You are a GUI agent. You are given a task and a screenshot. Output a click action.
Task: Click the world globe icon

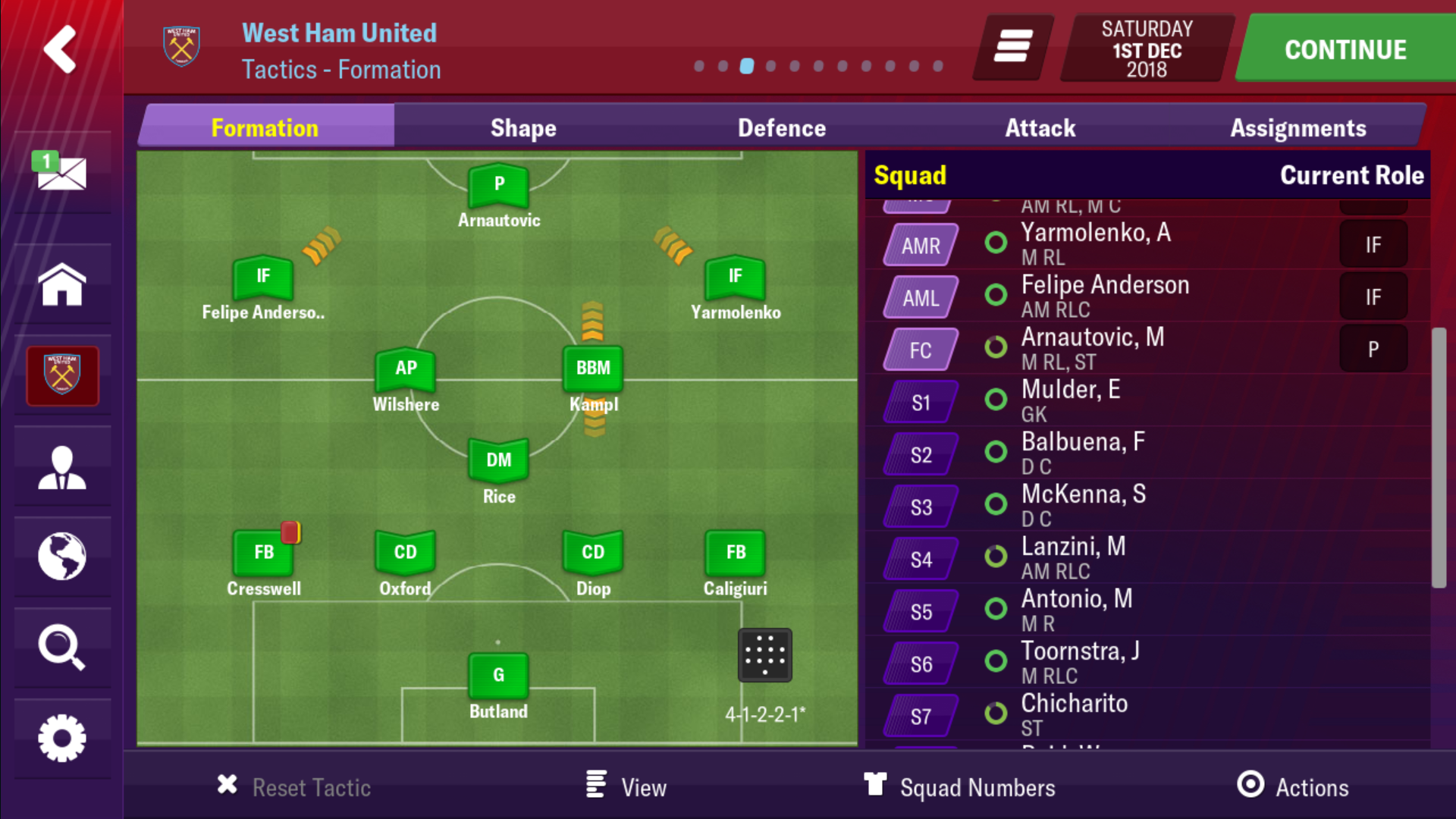click(62, 556)
